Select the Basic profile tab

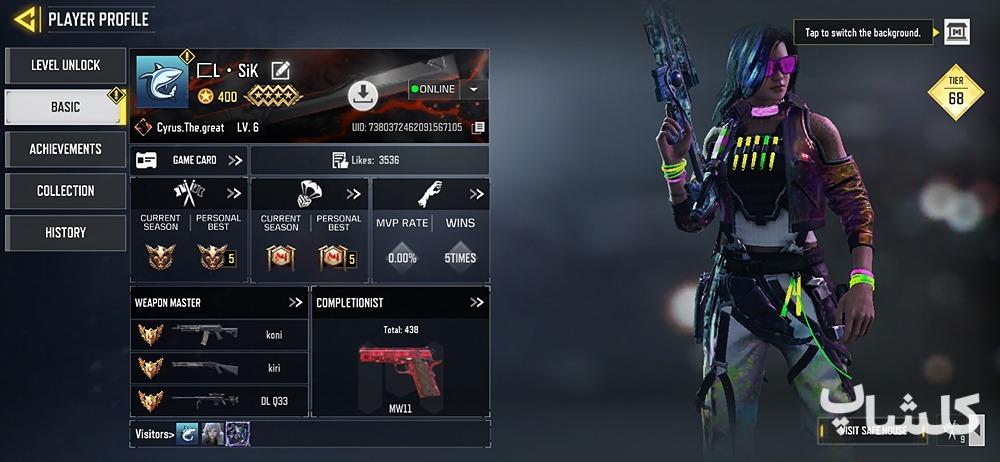click(x=65, y=107)
